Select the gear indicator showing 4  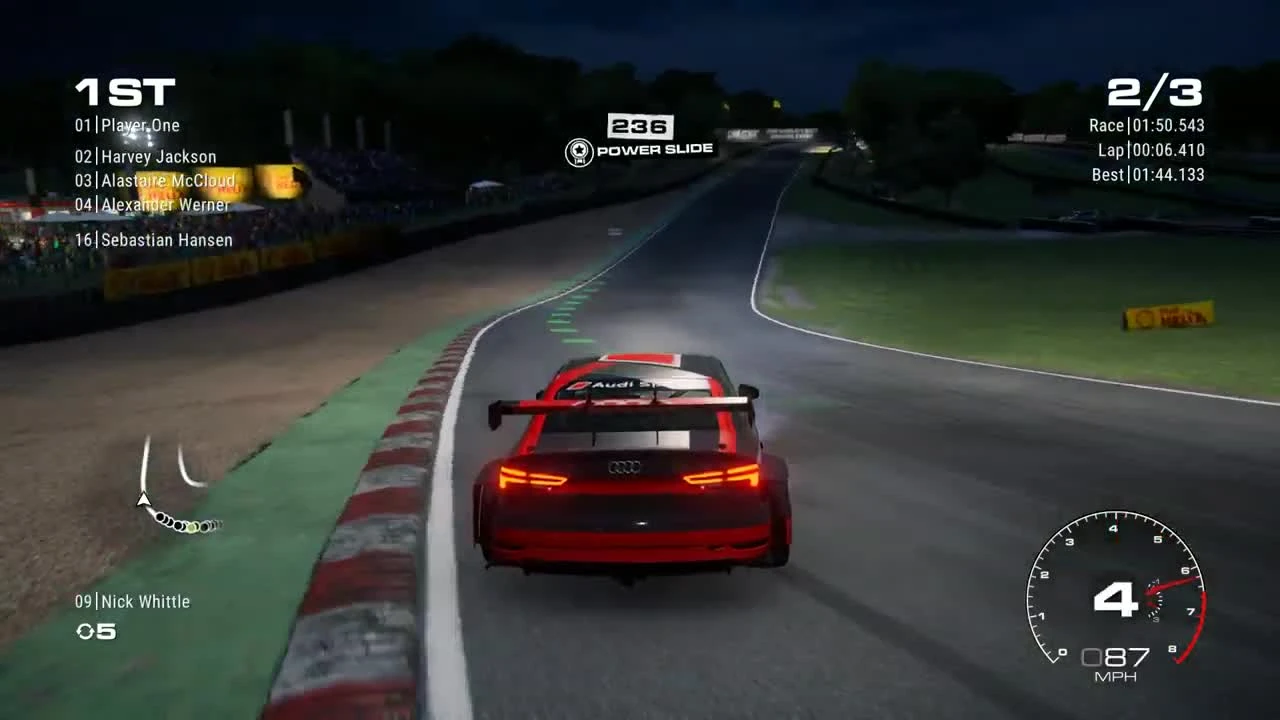(x=1117, y=600)
